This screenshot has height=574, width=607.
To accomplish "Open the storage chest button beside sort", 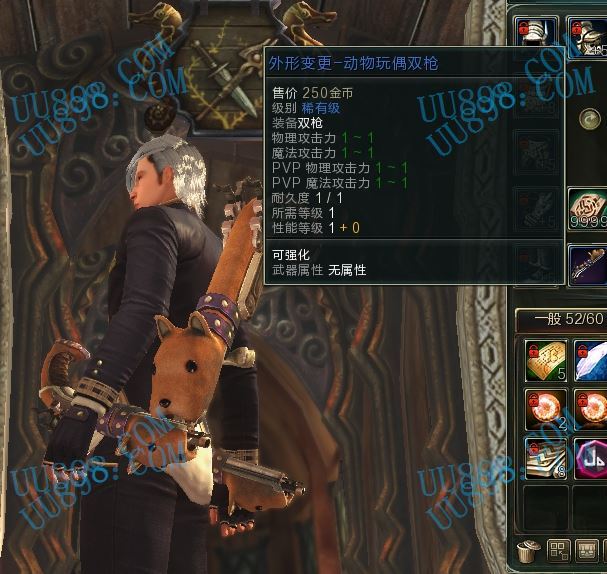I will coord(588,550).
